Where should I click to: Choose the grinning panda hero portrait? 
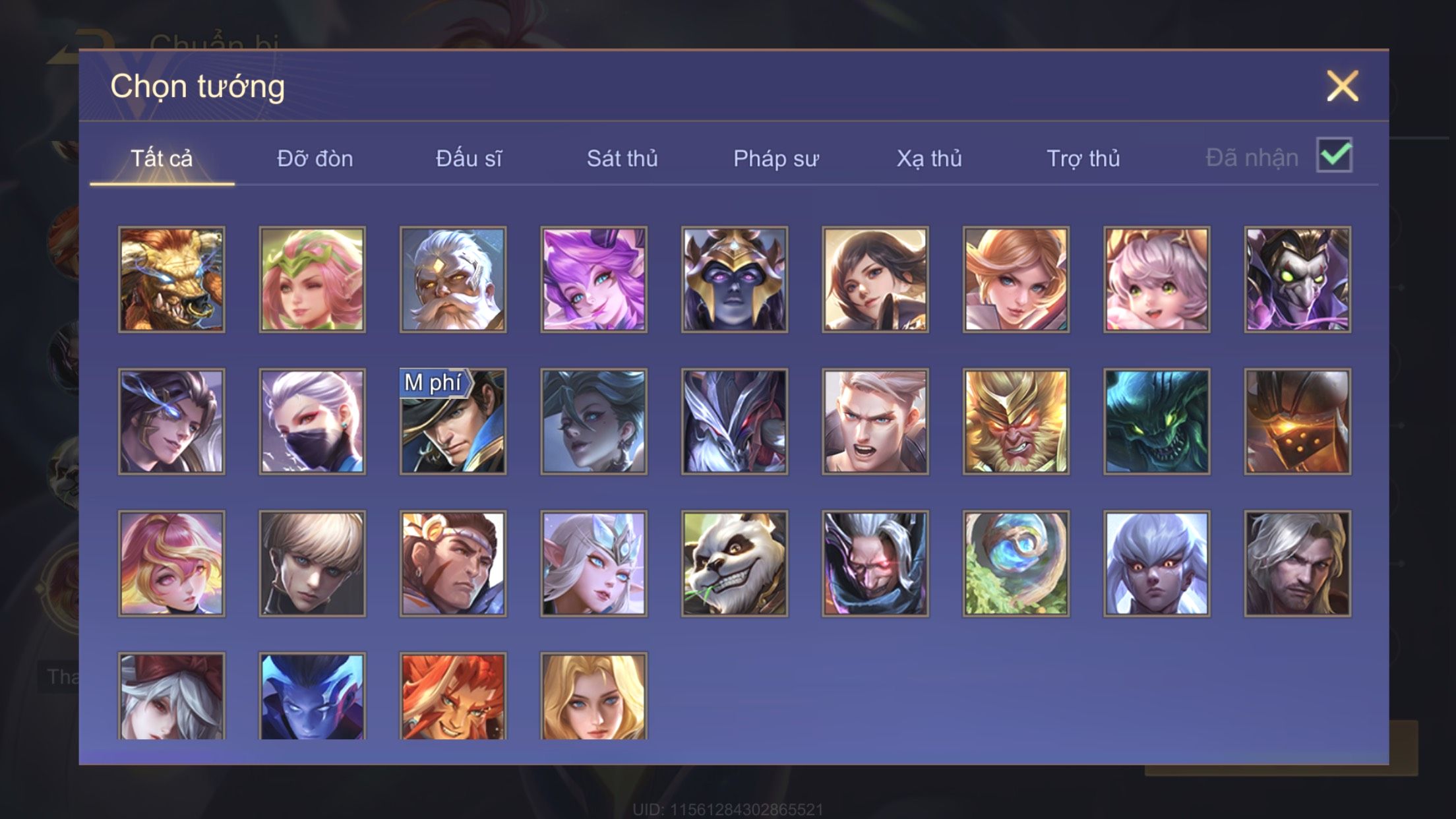coord(735,564)
